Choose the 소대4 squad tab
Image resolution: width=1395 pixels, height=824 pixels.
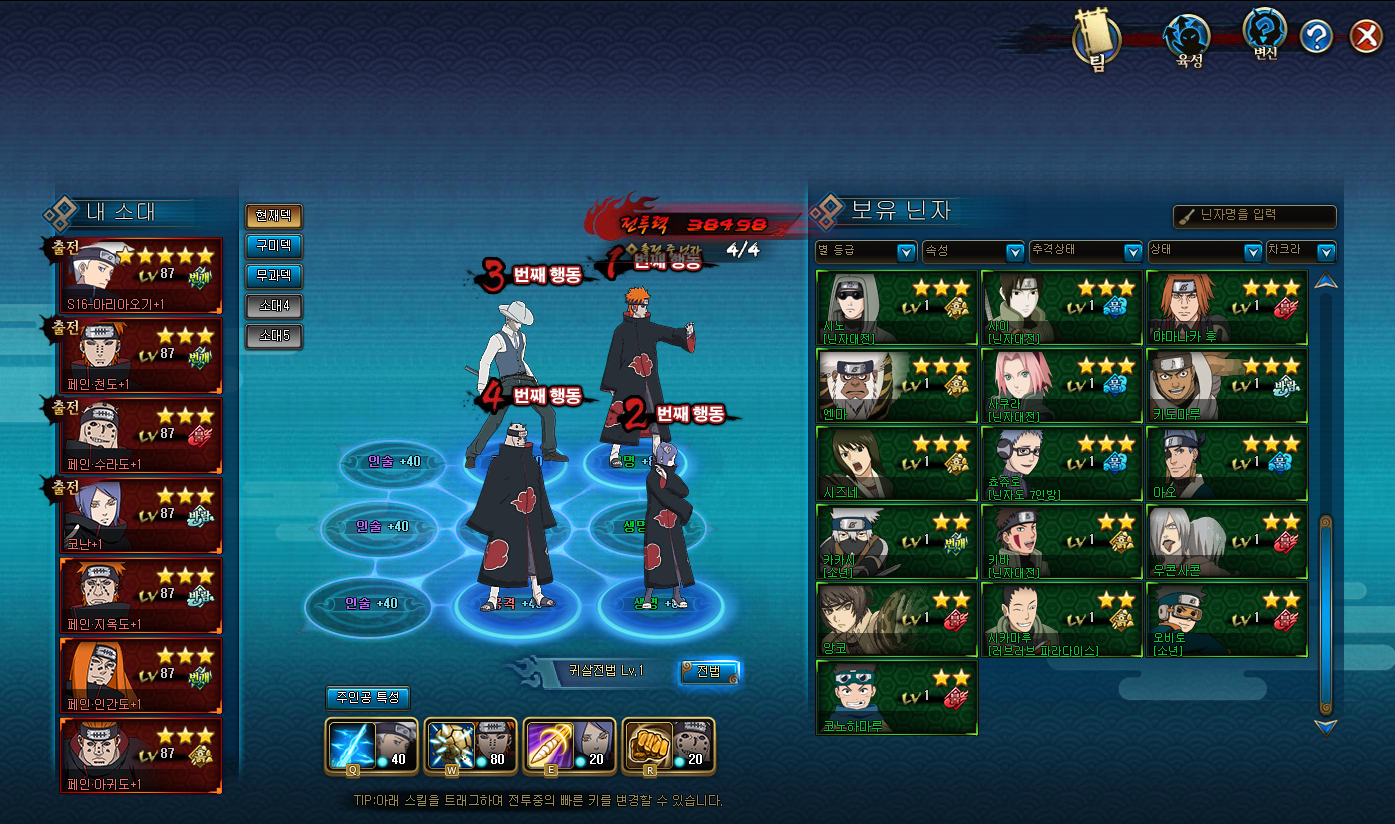[273, 306]
